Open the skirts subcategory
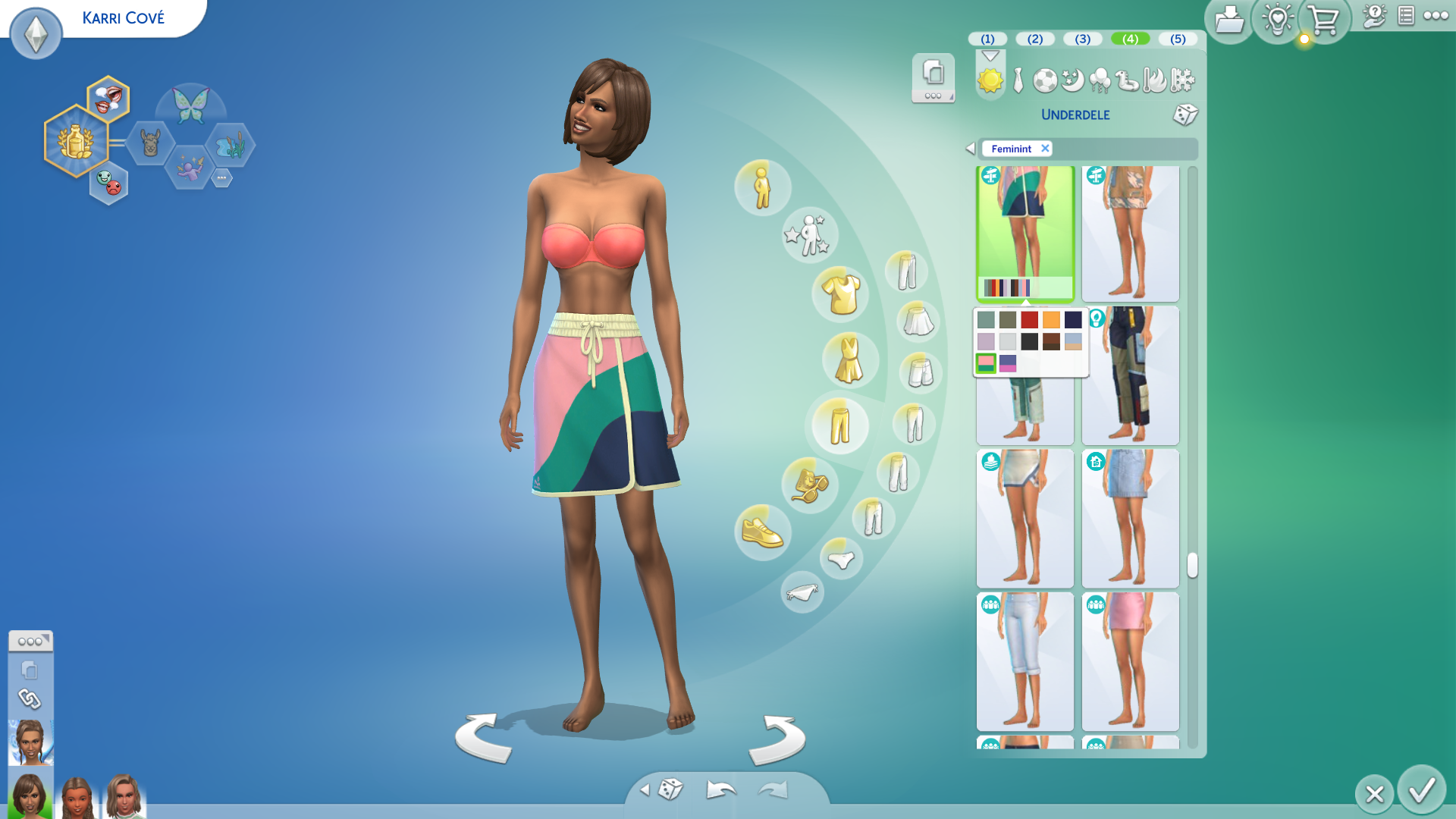Viewport: 1456px width, 819px height. click(x=918, y=321)
